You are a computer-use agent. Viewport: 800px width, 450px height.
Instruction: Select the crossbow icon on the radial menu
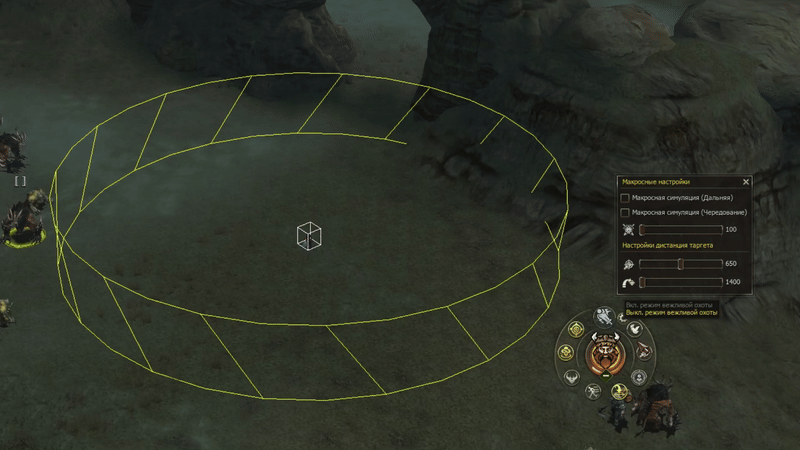click(x=643, y=351)
